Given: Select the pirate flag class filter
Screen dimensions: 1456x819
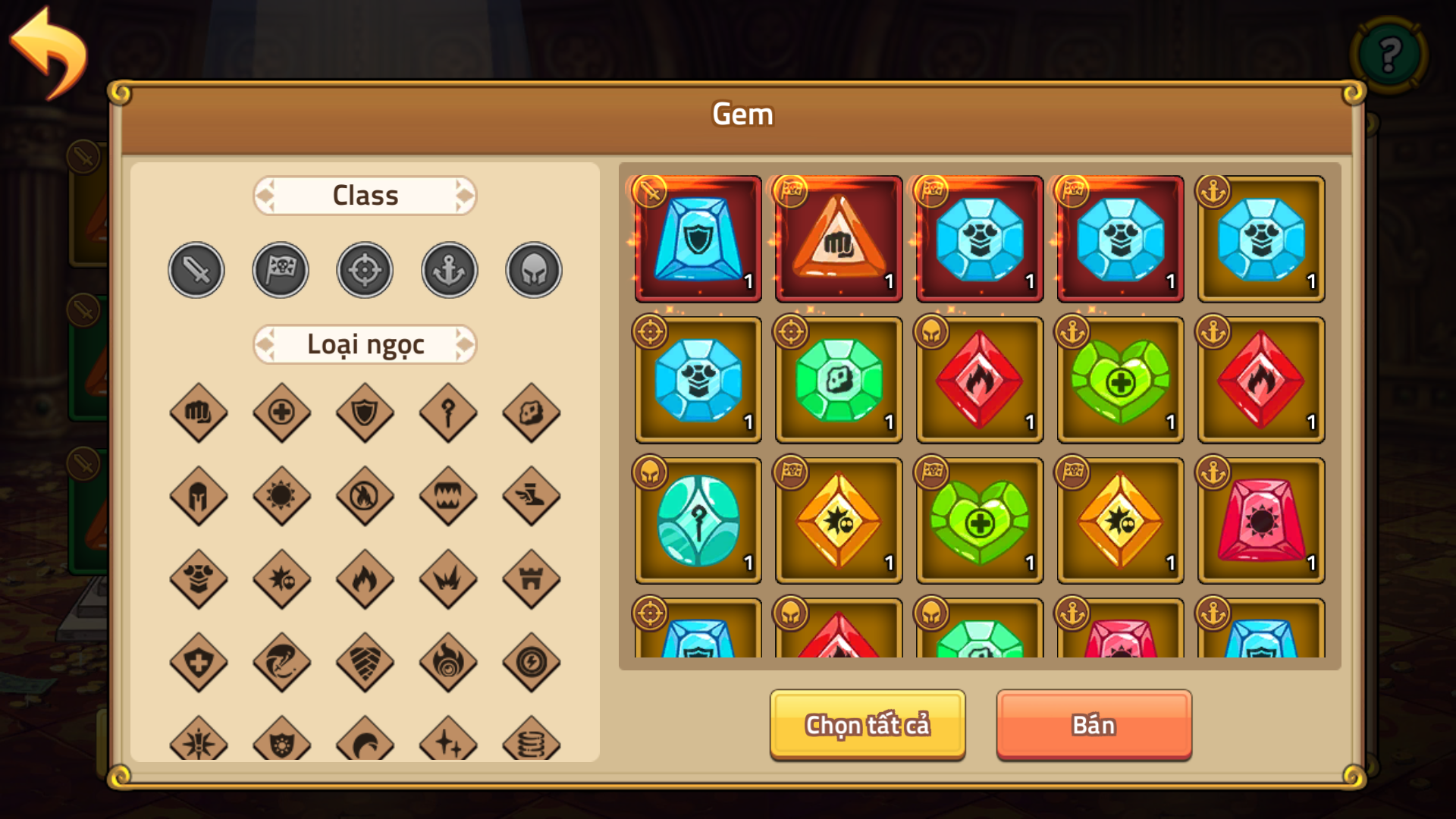Looking at the screenshot, I should 280,269.
